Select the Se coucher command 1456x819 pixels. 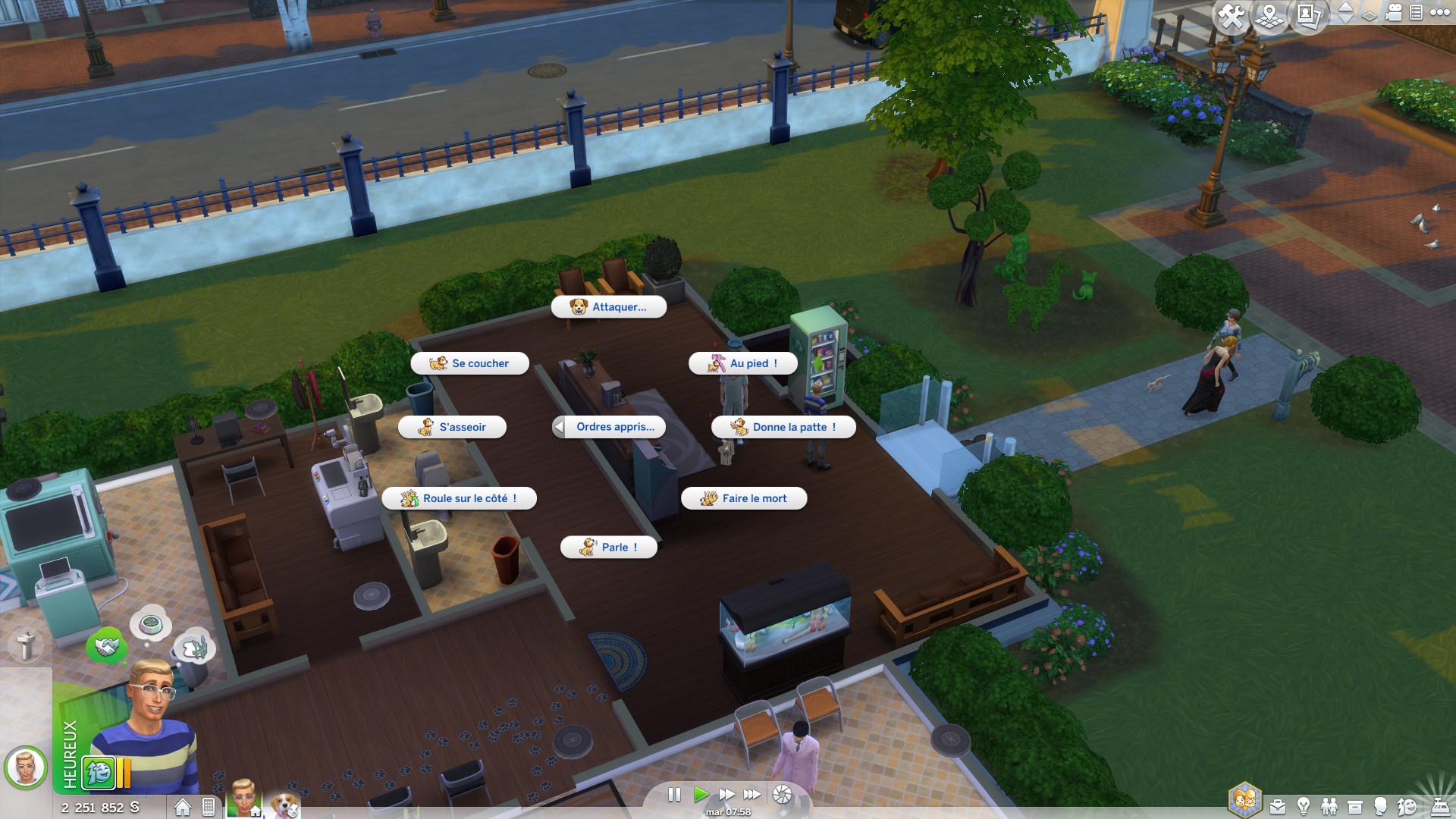470,363
